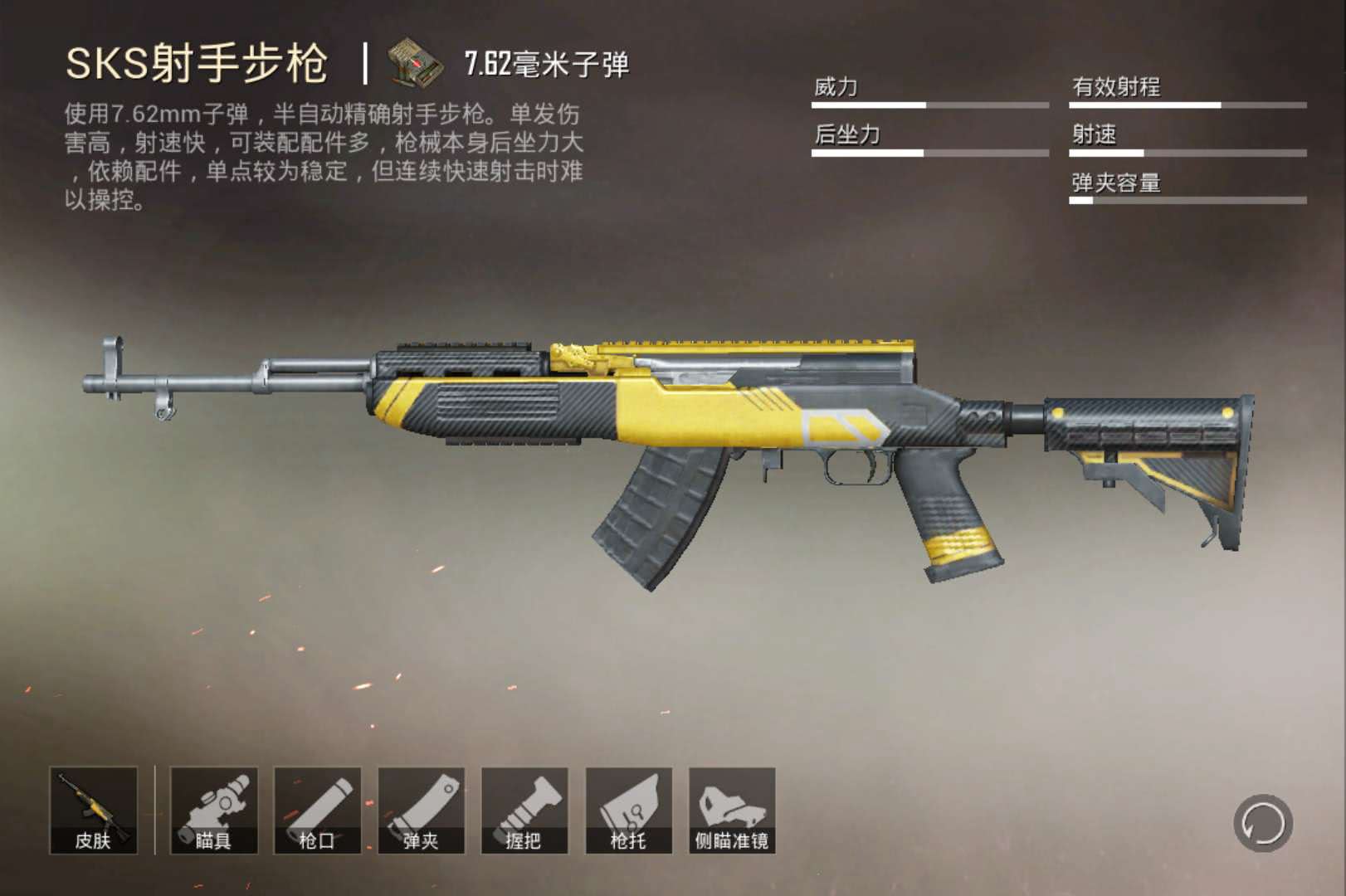The width and height of the screenshot is (1346, 896).
Task: Open the 侧瞄准镜 side scope slot
Action: (732, 811)
